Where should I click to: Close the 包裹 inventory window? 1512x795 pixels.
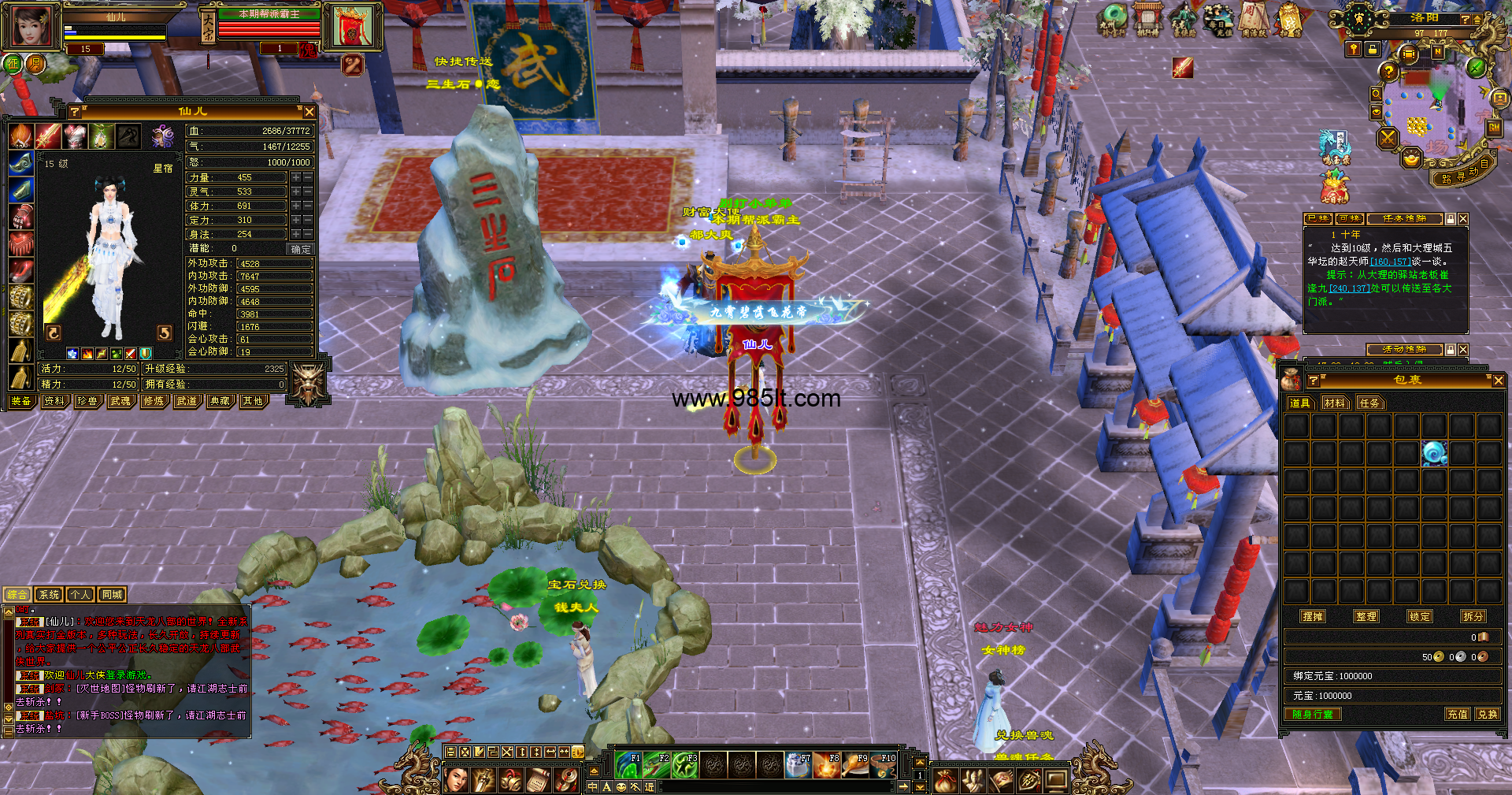(1498, 381)
